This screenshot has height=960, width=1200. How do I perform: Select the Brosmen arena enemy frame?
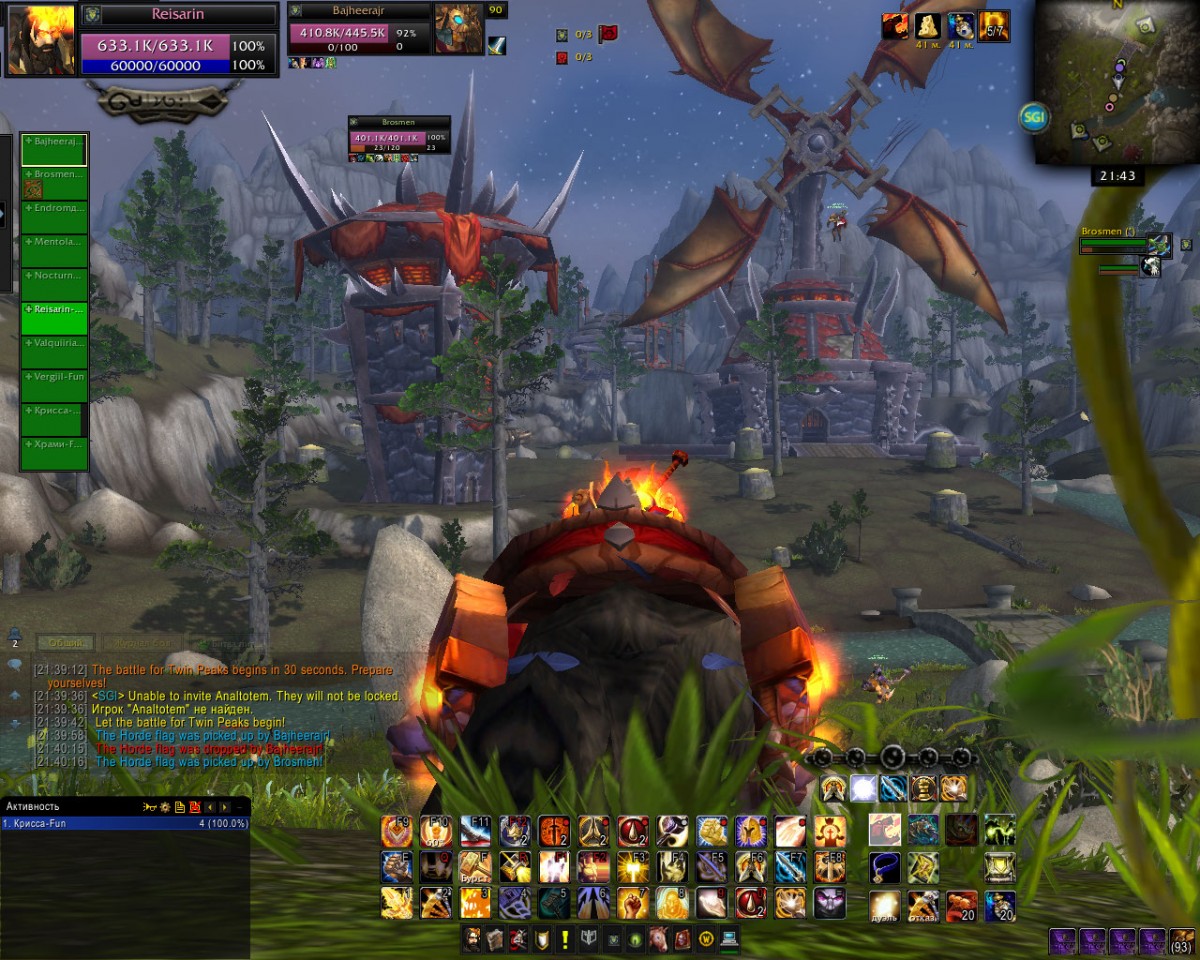(x=1120, y=244)
